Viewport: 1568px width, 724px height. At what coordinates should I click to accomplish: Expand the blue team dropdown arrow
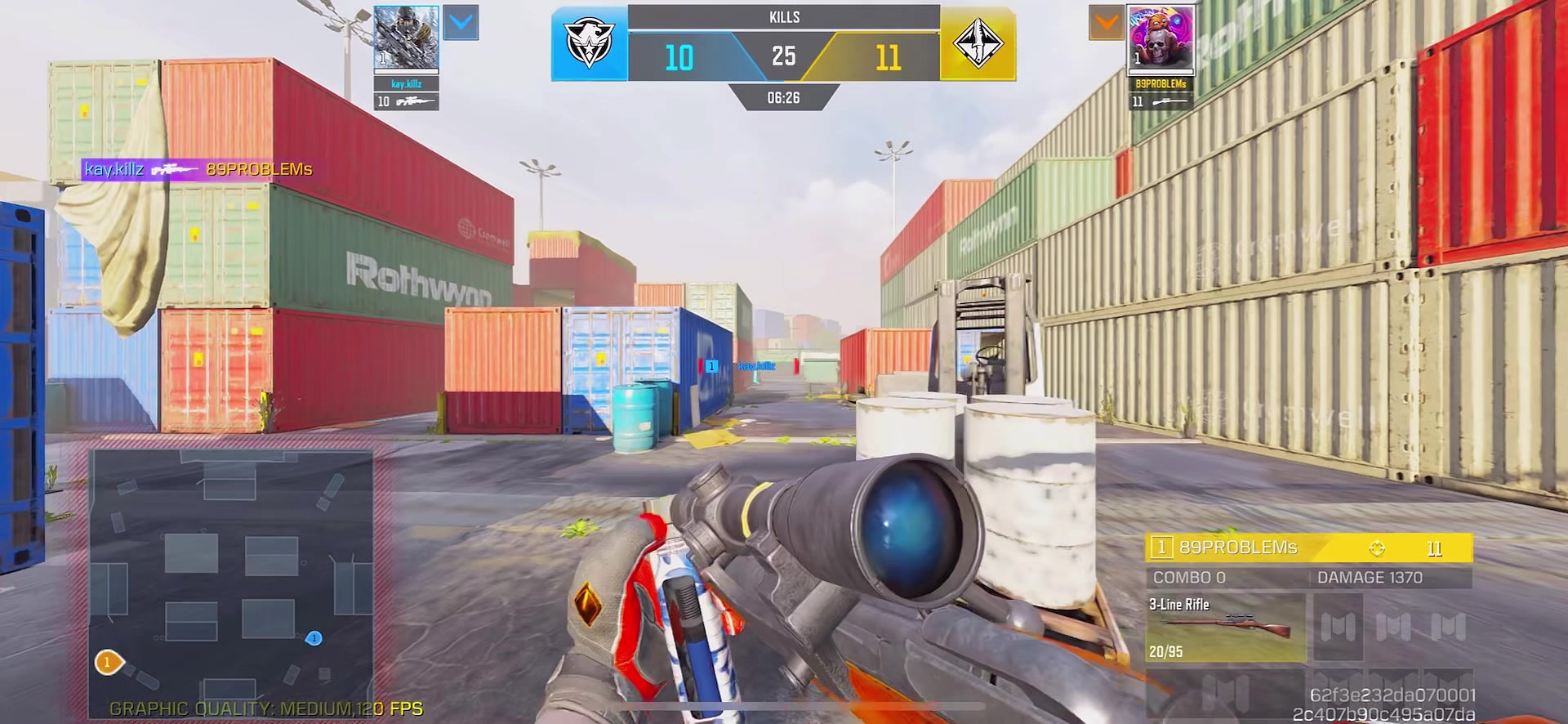tap(461, 23)
